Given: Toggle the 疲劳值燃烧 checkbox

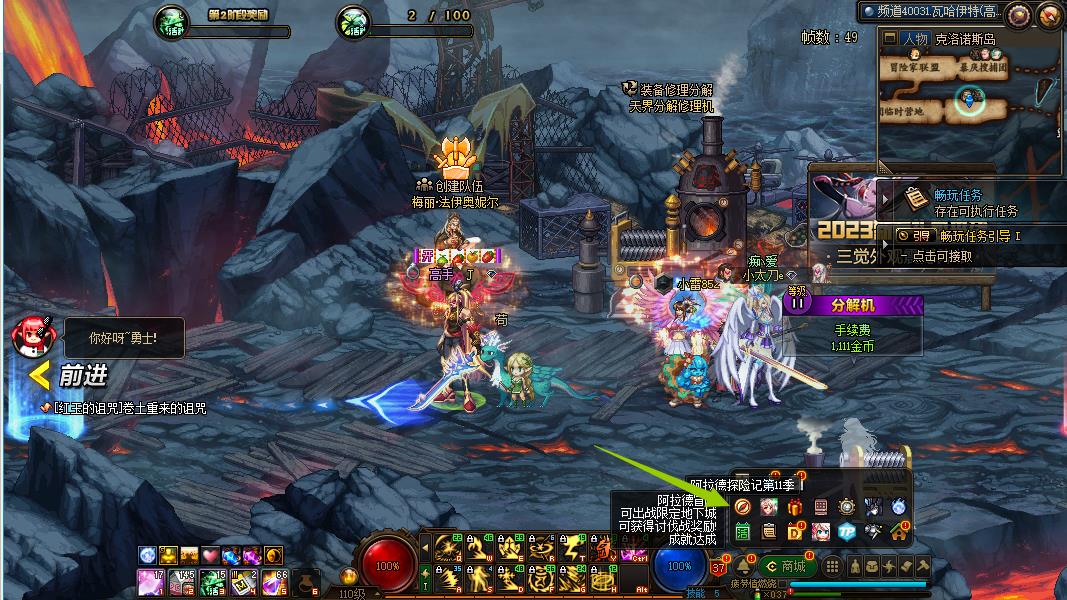Looking at the screenshot, I should pos(782,585).
